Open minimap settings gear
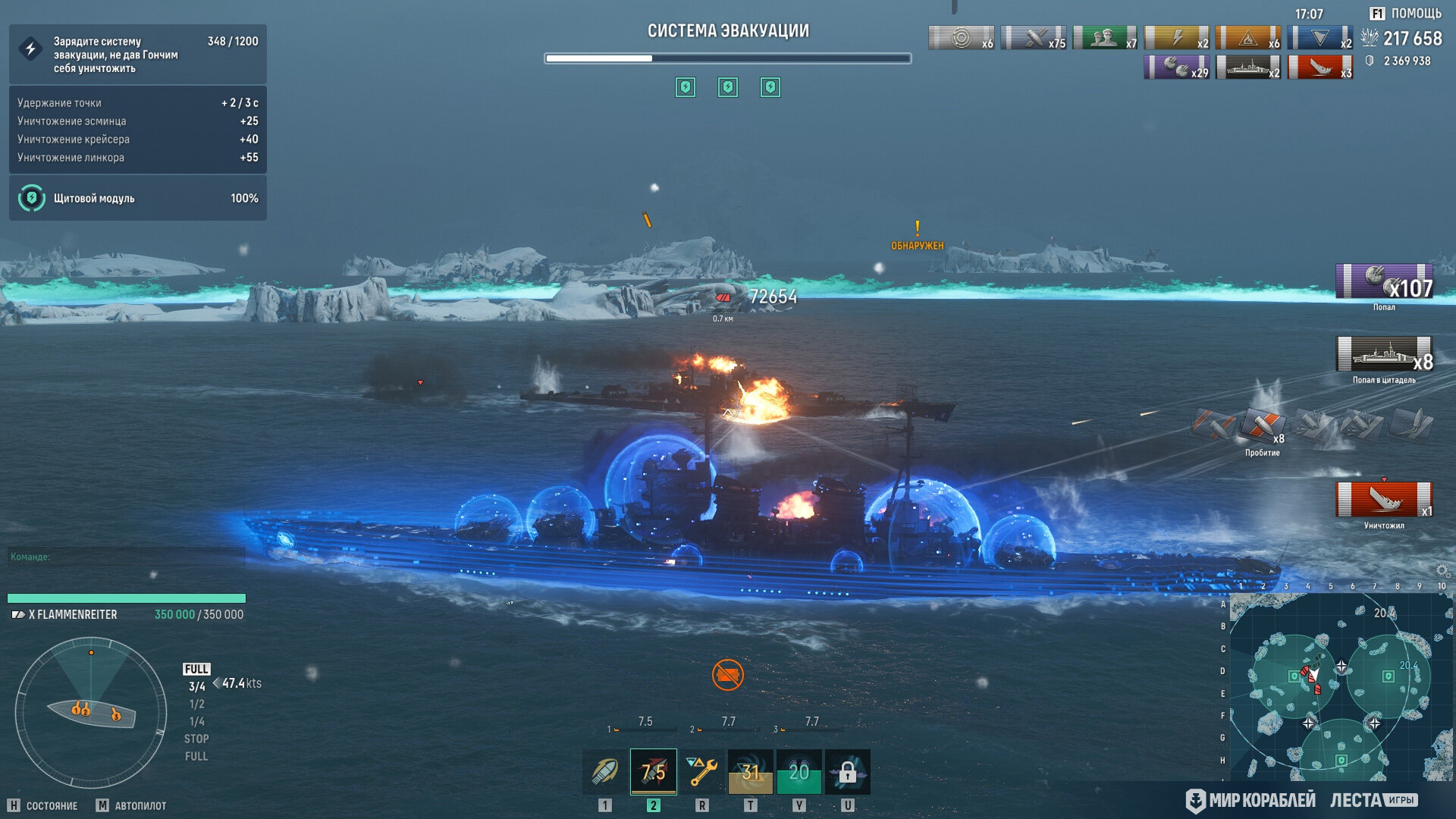1456x819 pixels. (x=1442, y=570)
